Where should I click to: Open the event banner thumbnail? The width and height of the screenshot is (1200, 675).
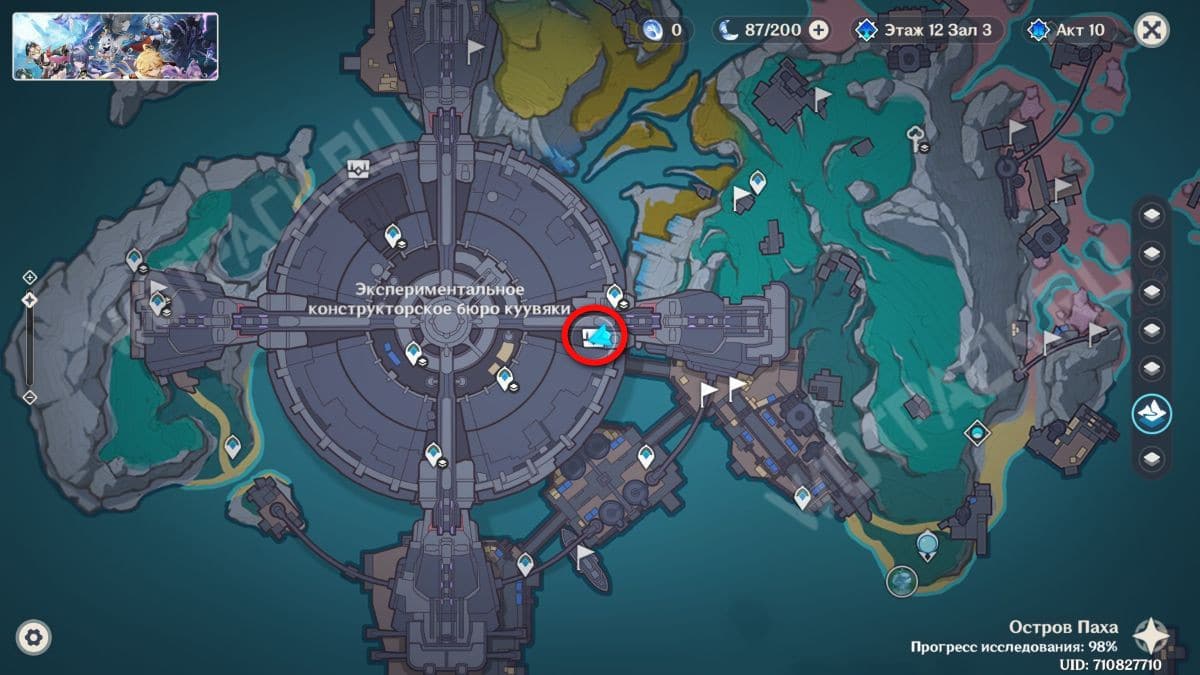[115, 46]
